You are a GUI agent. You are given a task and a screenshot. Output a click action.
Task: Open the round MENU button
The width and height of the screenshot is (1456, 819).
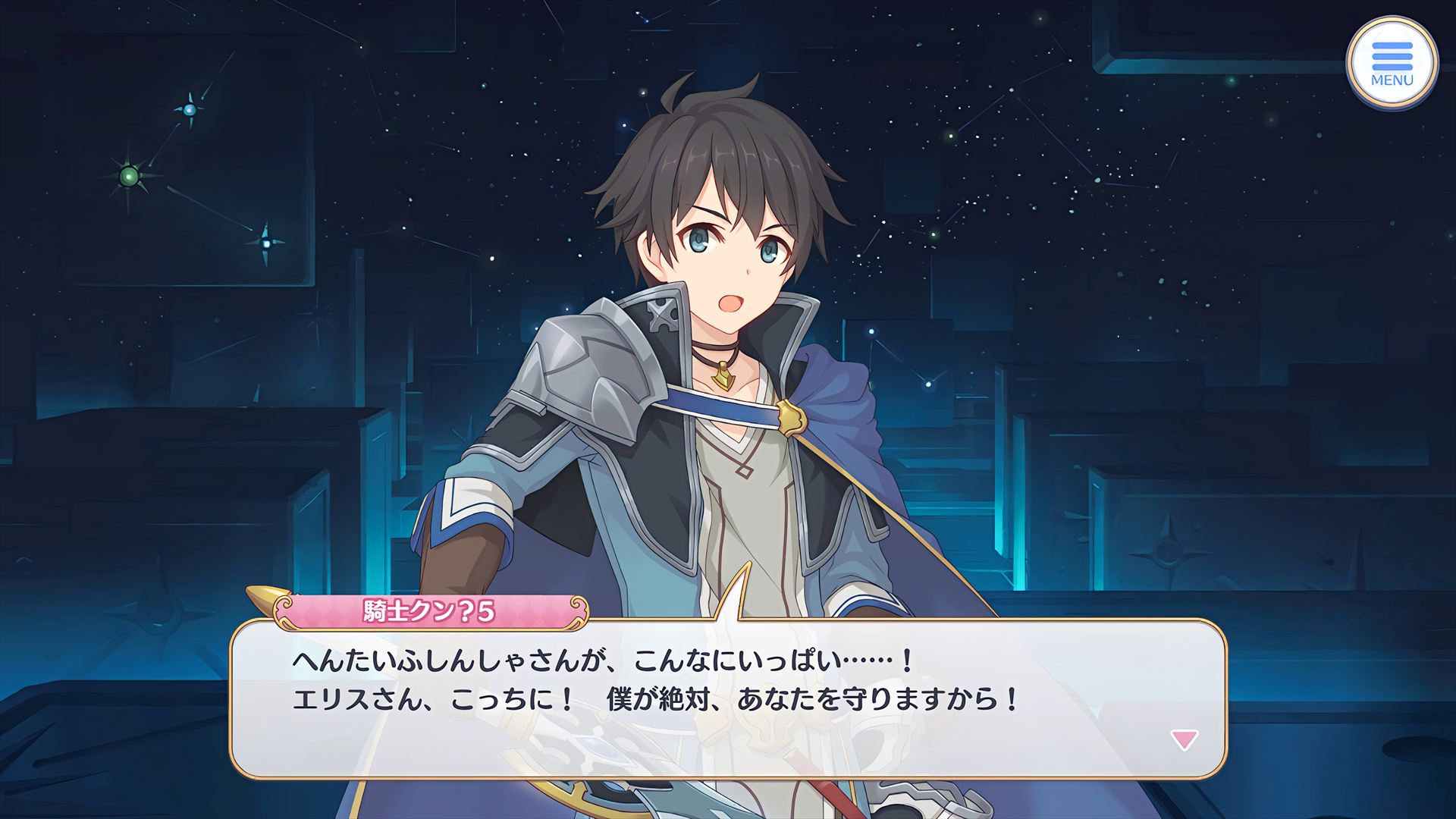point(1392,64)
